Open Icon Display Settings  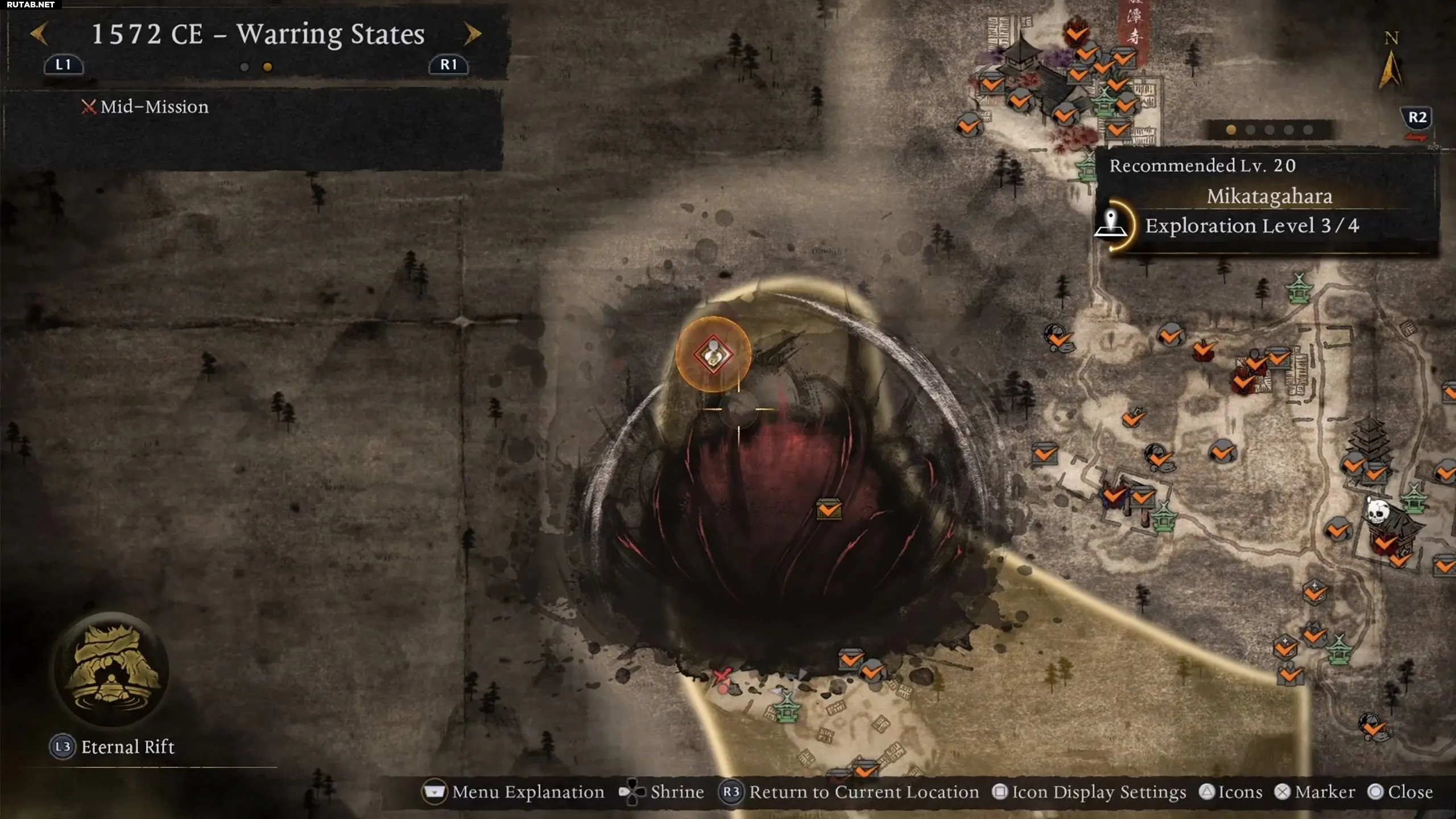(x=1098, y=792)
